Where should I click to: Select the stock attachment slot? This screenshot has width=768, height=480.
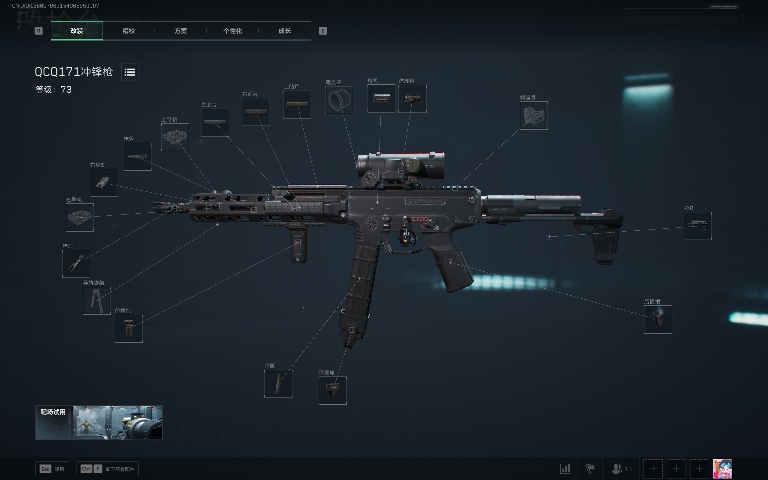point(697,225)
